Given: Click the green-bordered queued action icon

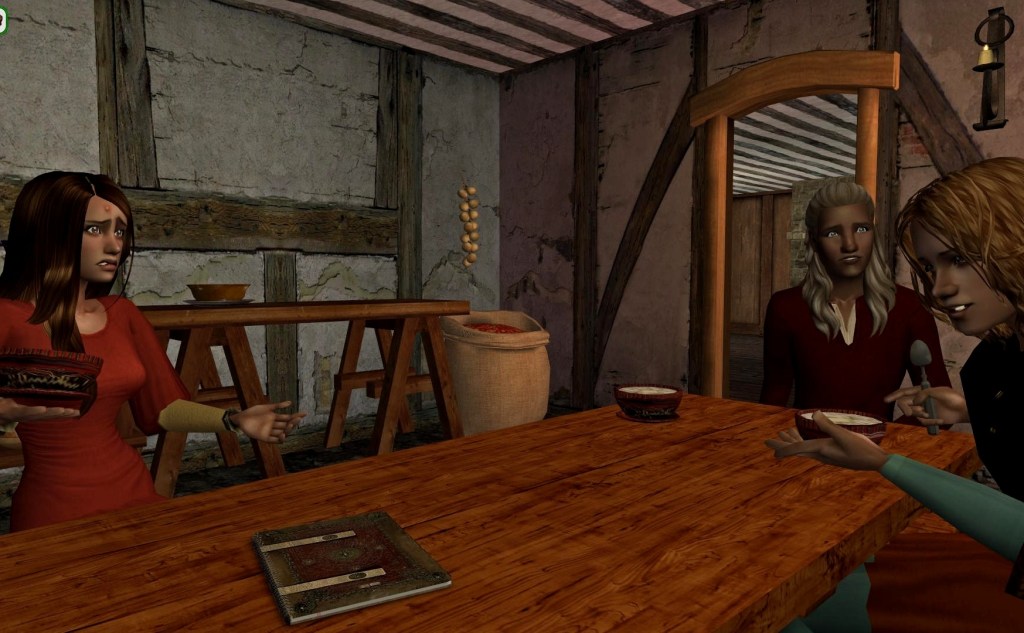Looking at the screenshot, I should 3,22.
